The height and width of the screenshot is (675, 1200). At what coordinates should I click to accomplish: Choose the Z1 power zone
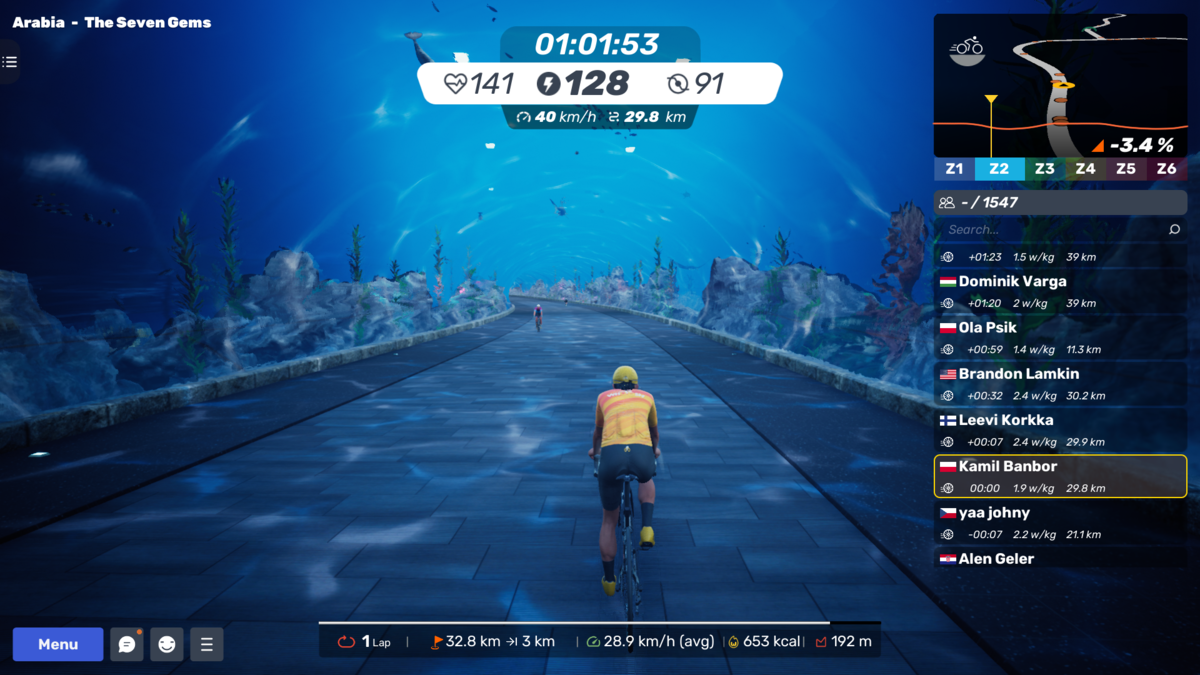(x=954, y=169)
